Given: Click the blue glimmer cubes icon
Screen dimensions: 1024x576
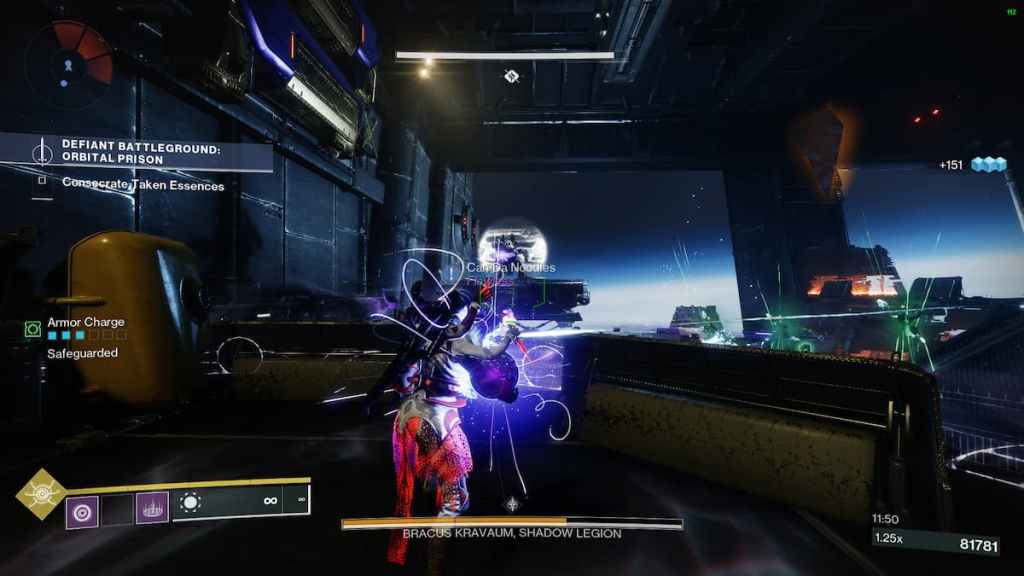Looking at the screenshot, I should (988, 165).
